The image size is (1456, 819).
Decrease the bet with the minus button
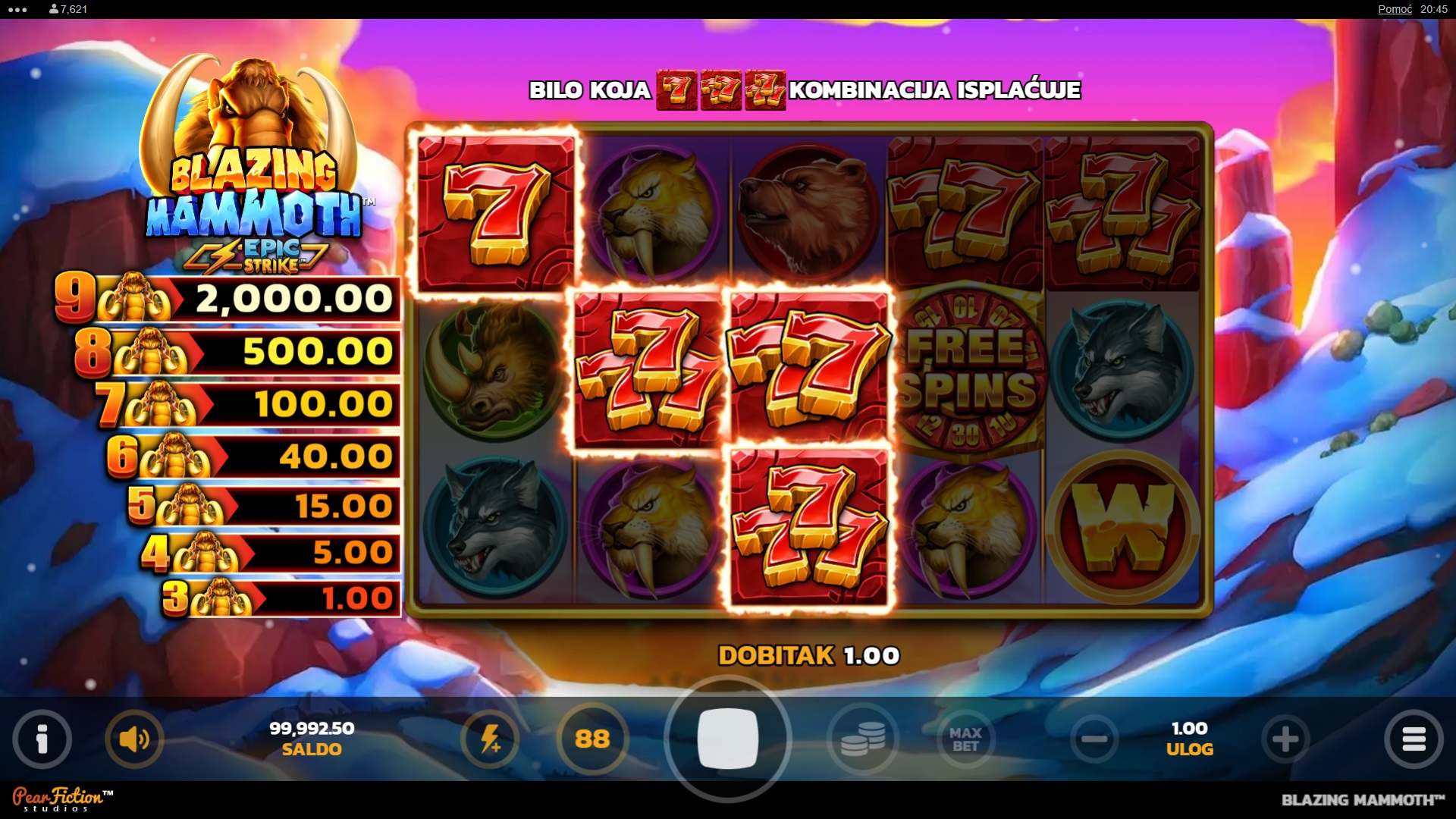(x=1094, y=739)
